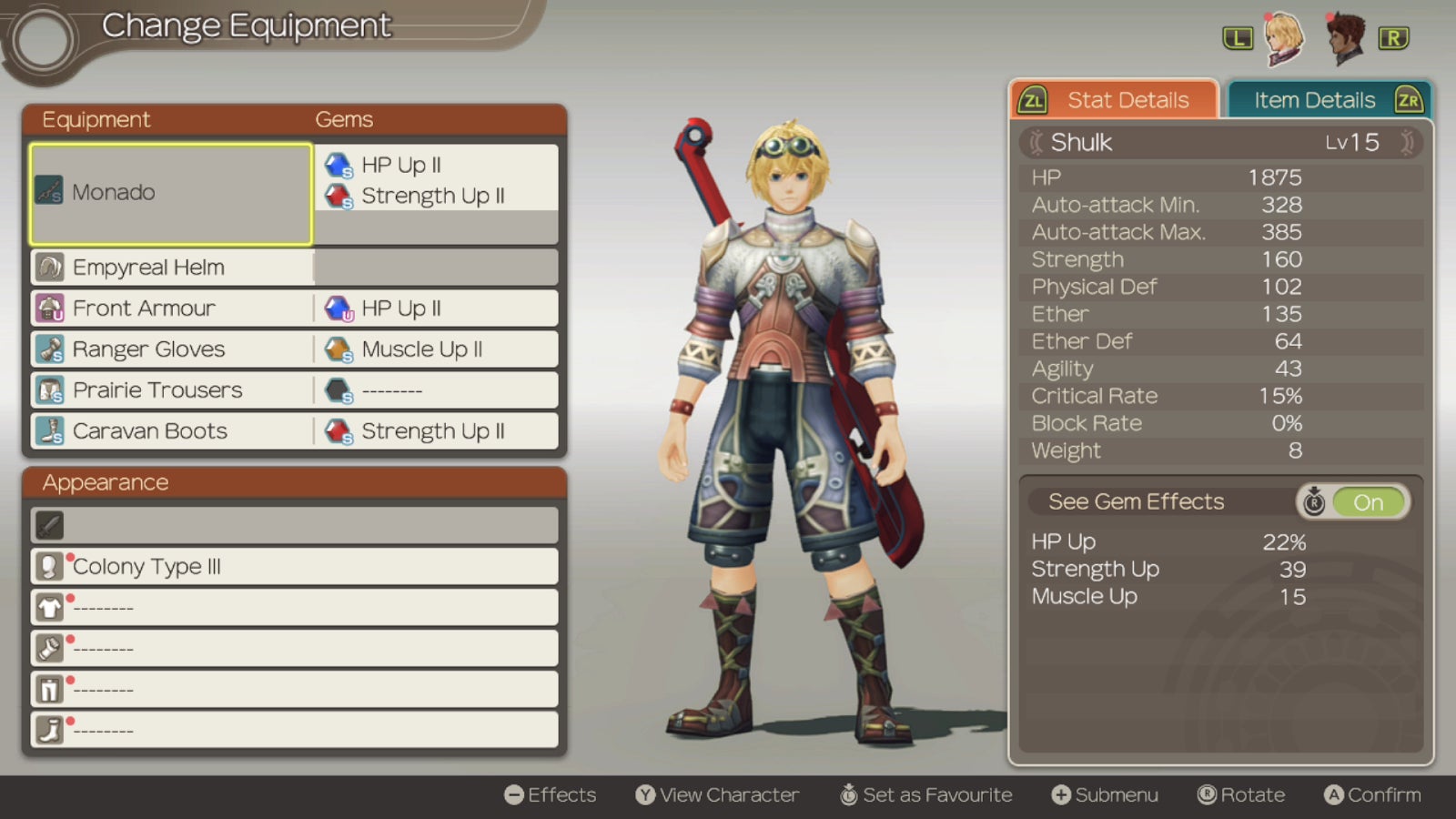Viewport: 1456px width, 819px height.
Task: Select the Monado weapon slot
Action: pyautogui.click(x=171, y=193)
